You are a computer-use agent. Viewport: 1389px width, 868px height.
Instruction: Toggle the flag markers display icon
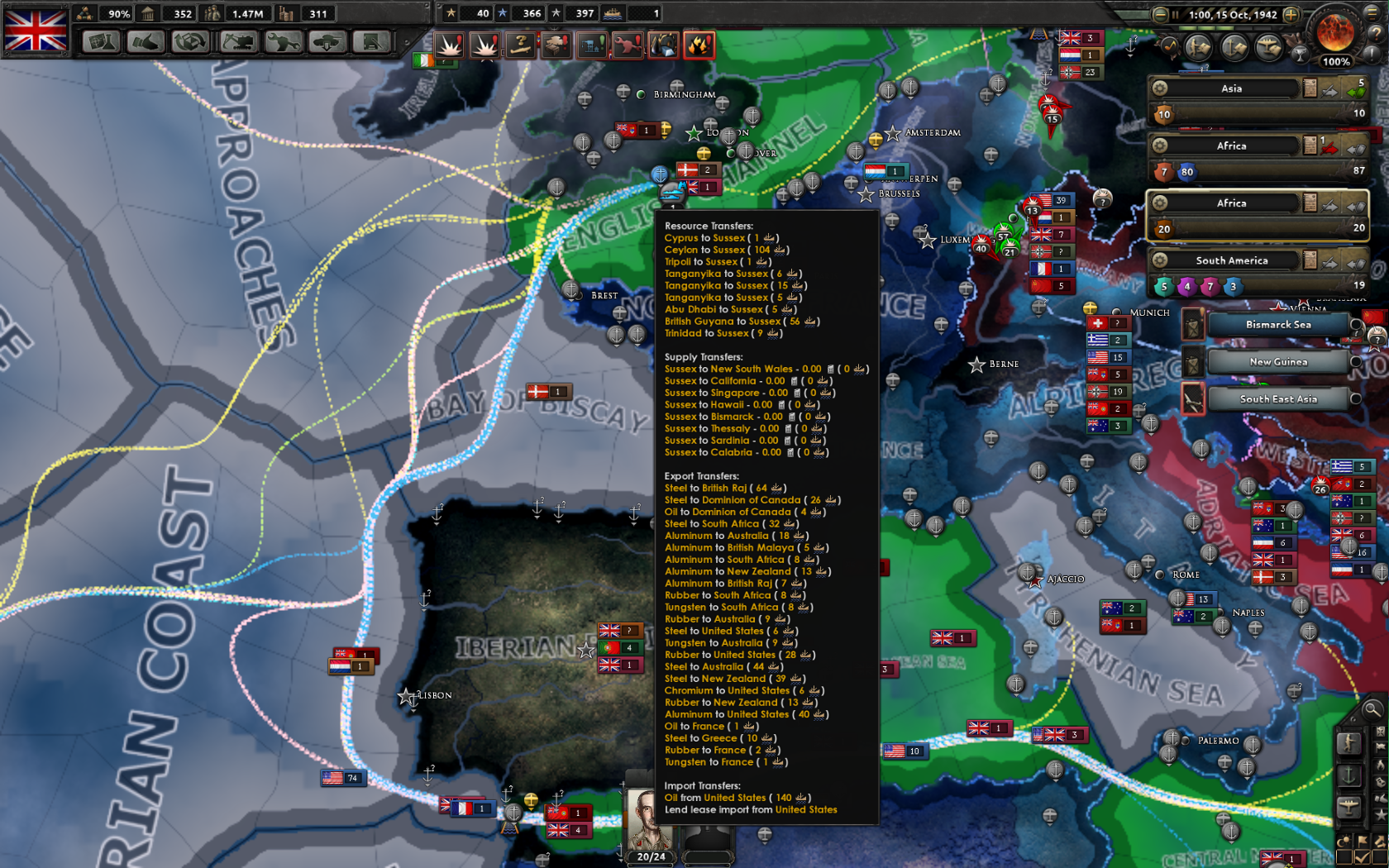click(x=1362, y=840)
